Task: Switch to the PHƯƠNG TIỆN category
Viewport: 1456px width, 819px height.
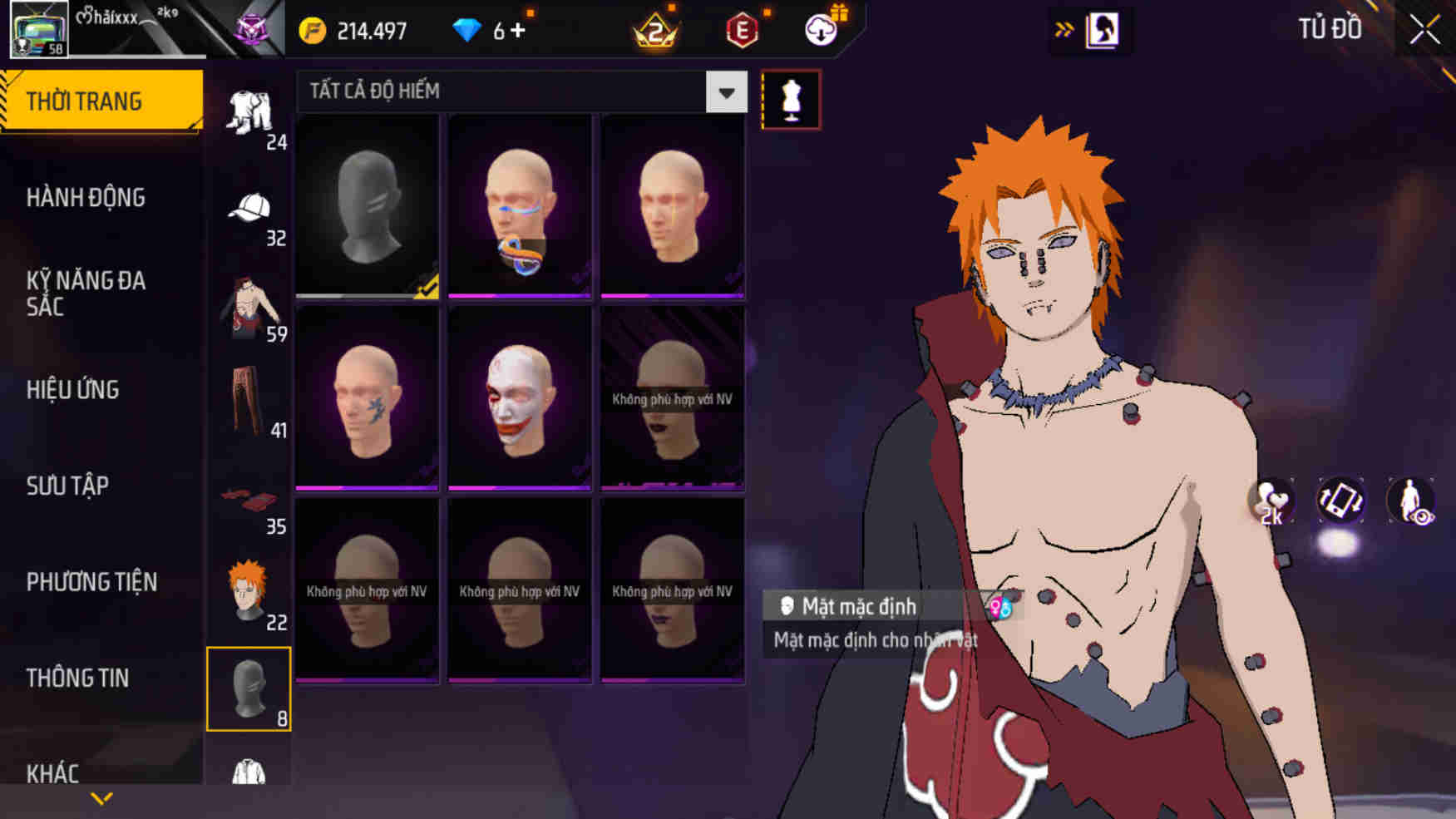Action: [x=91, y=582]
